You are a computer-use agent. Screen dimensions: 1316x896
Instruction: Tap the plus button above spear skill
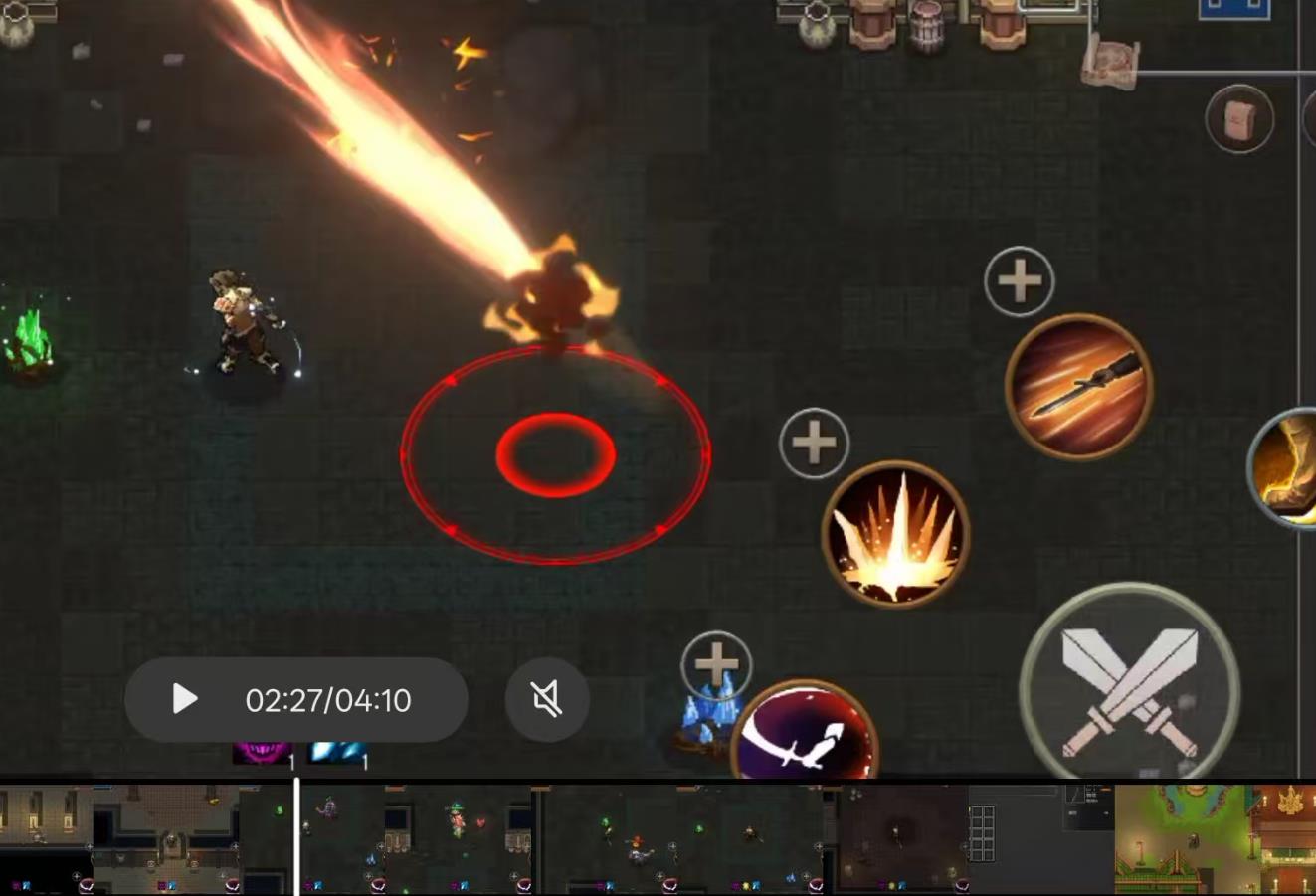point(1019,281)
